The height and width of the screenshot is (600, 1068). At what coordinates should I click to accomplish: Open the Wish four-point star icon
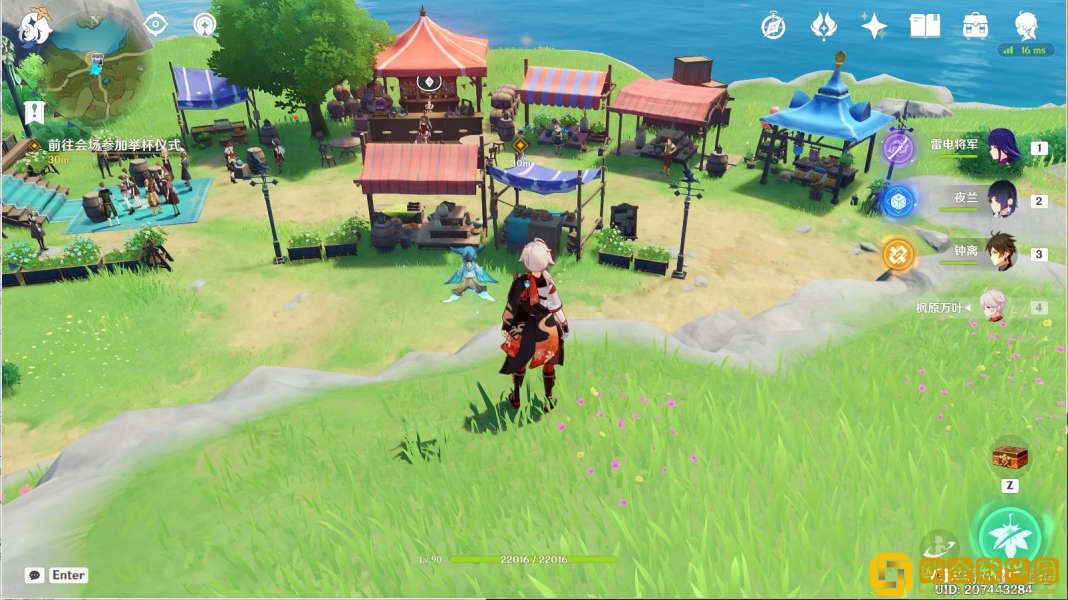click(x=874, y=26)
